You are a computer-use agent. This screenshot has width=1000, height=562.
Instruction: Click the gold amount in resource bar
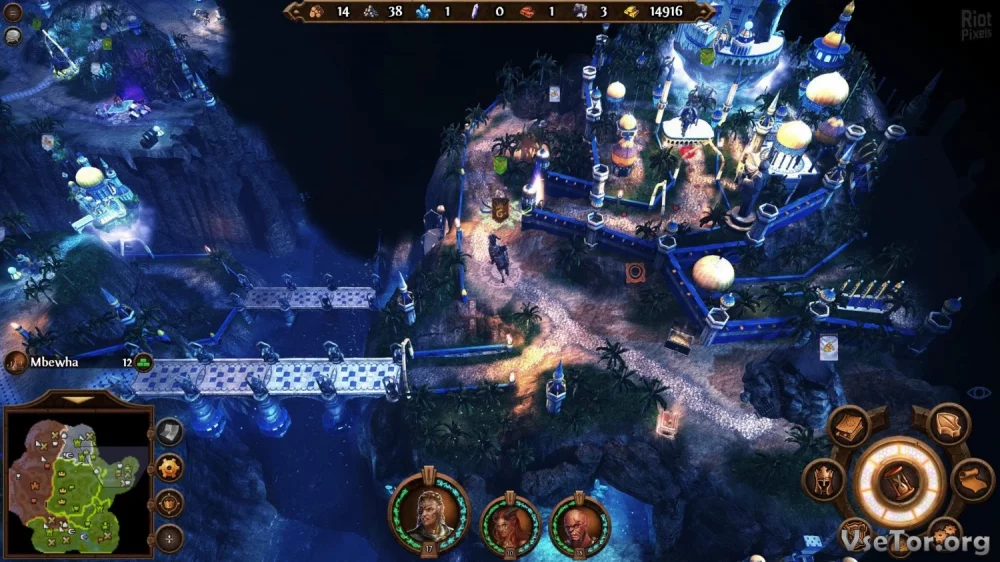665,11
